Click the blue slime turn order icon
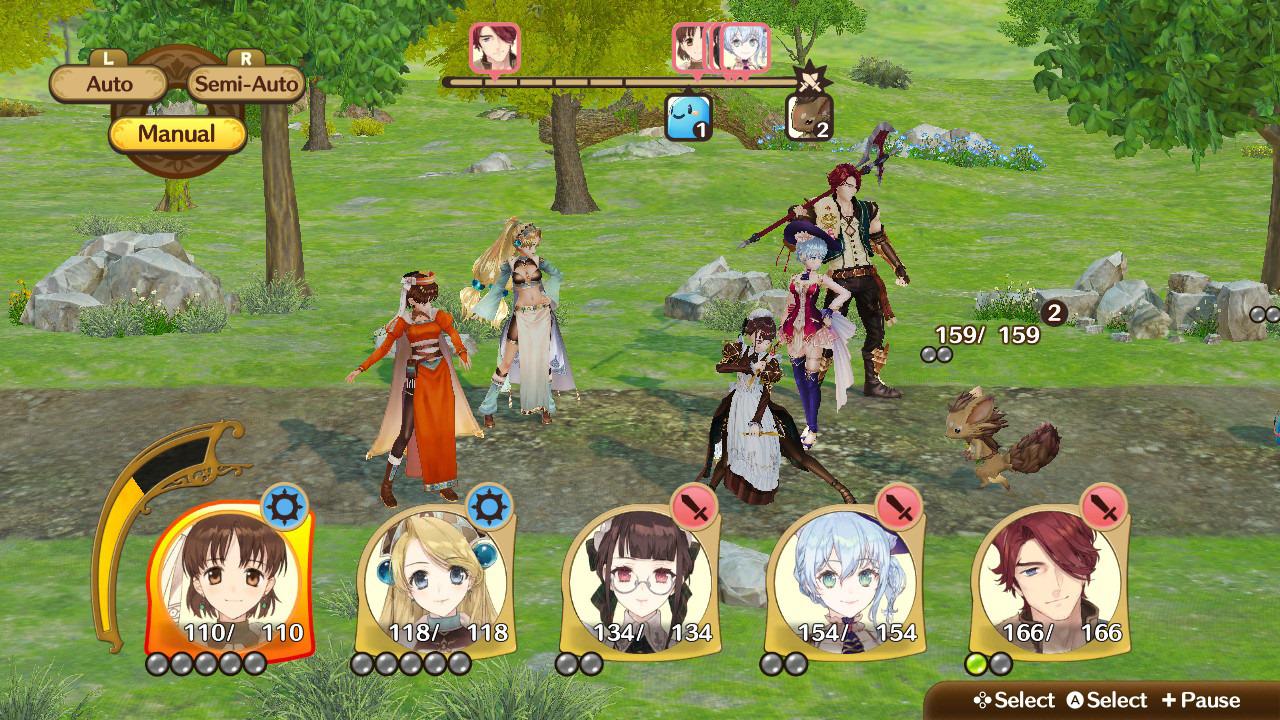This screenshot has height=720, width=1280. (689, 117)
